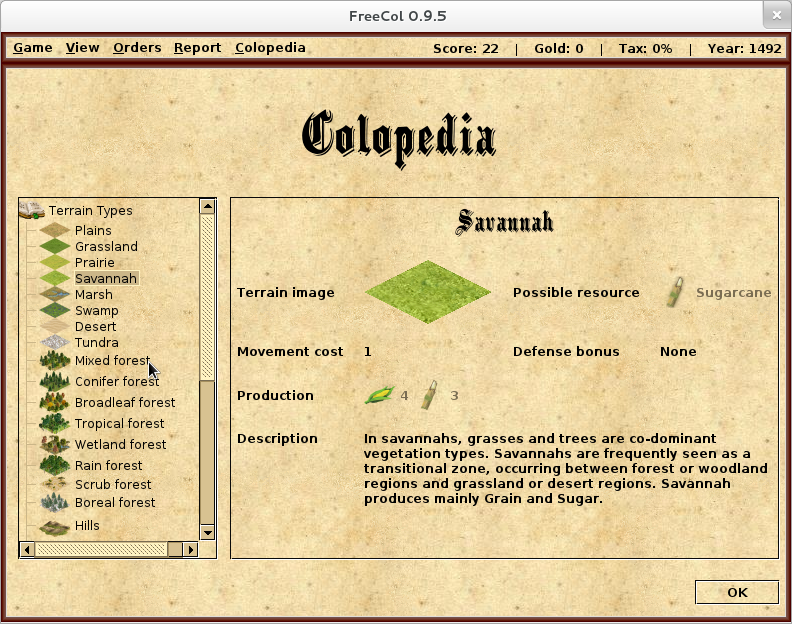Confirm with the OK button
This screenshot has width=792, height=624.
(736, 592)
